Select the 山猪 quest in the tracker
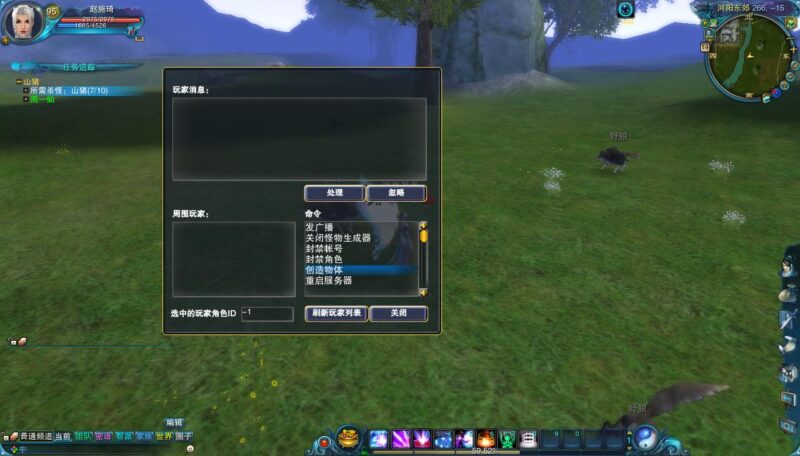This screenshot has height=456, width=800. 30,81
